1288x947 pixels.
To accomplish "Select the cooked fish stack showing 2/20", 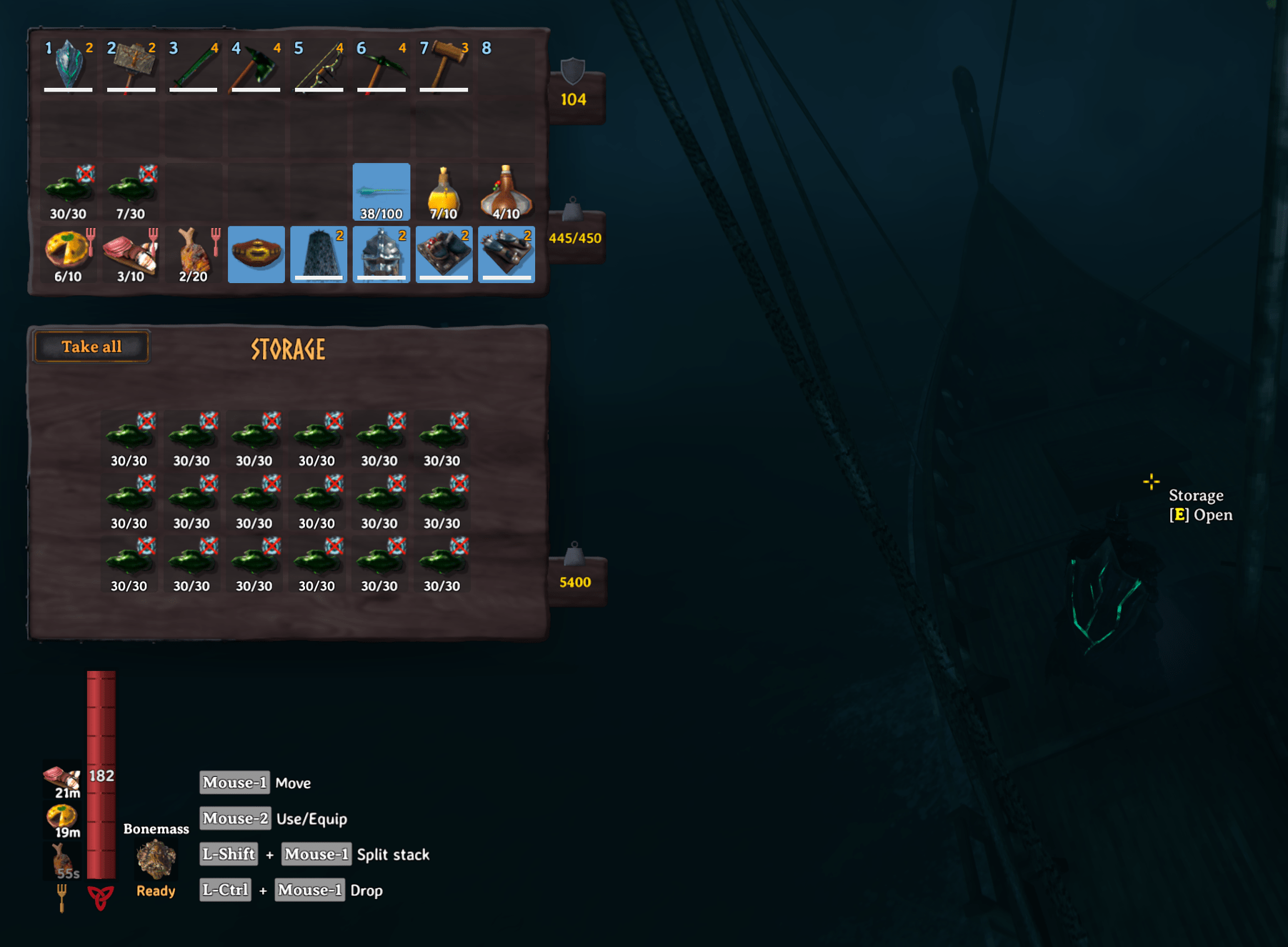I will tap(193, 254).
